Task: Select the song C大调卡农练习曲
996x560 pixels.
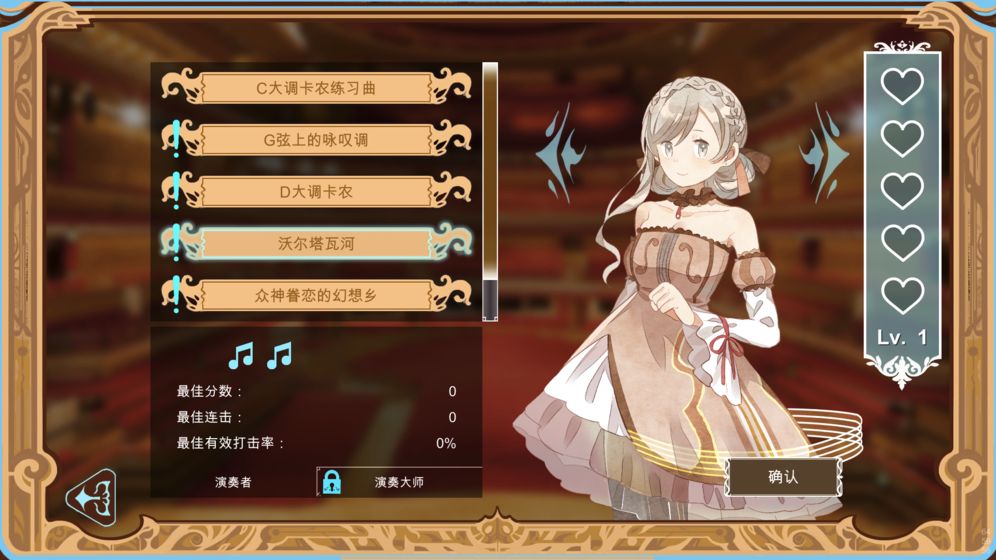Action: click(316, 88)
